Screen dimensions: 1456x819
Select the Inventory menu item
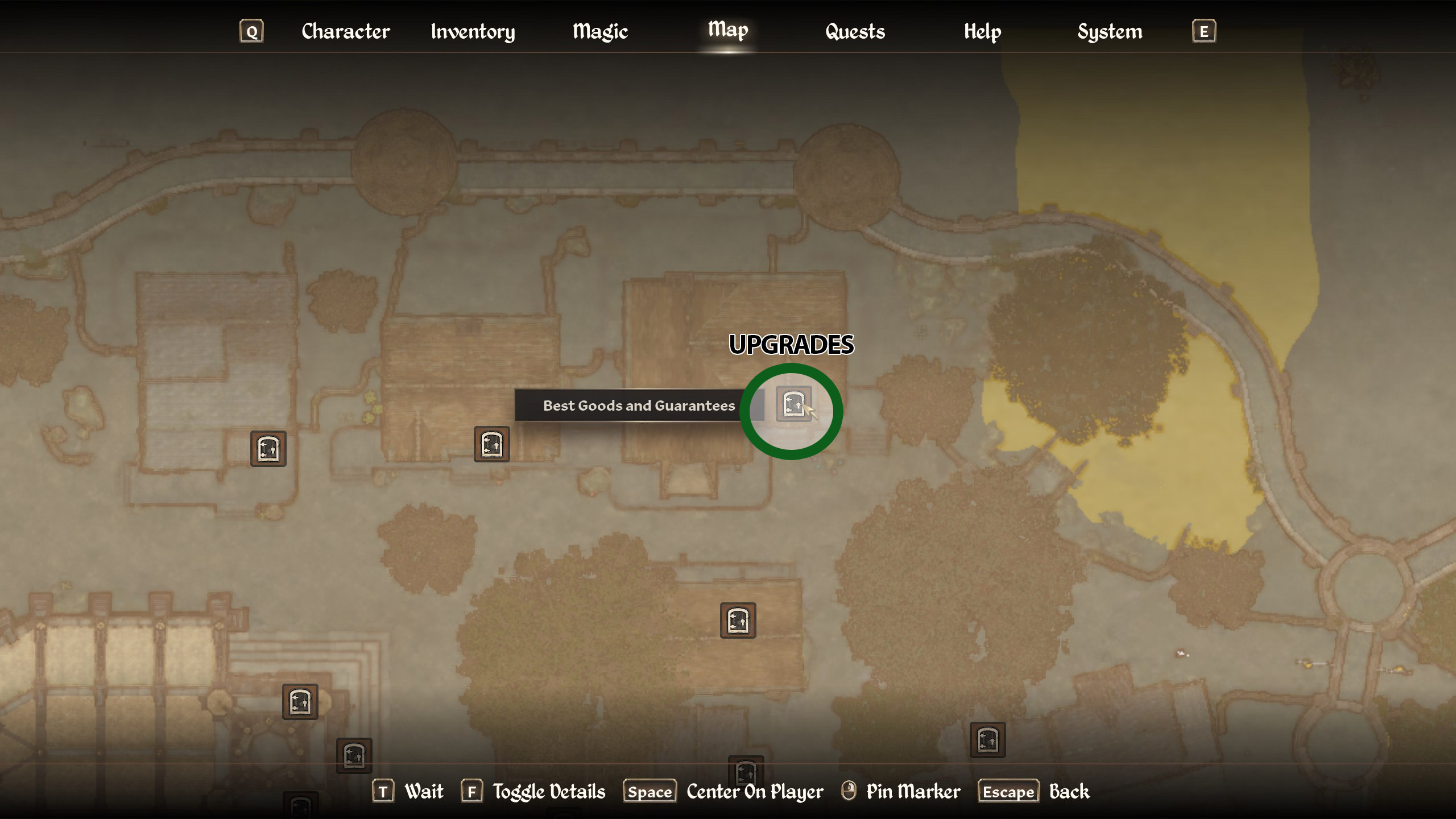[473, 31]
